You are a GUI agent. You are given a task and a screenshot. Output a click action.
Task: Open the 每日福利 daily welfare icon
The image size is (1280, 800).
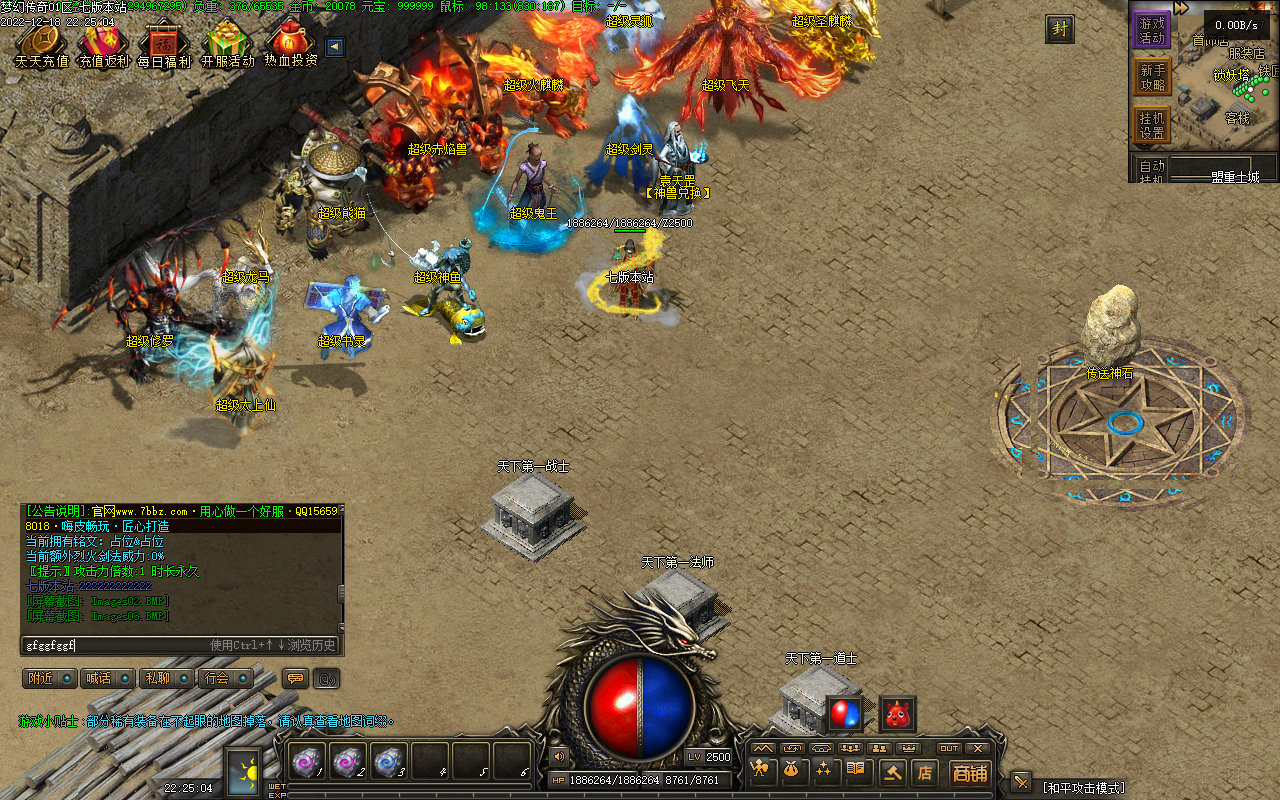coord(165,46)
